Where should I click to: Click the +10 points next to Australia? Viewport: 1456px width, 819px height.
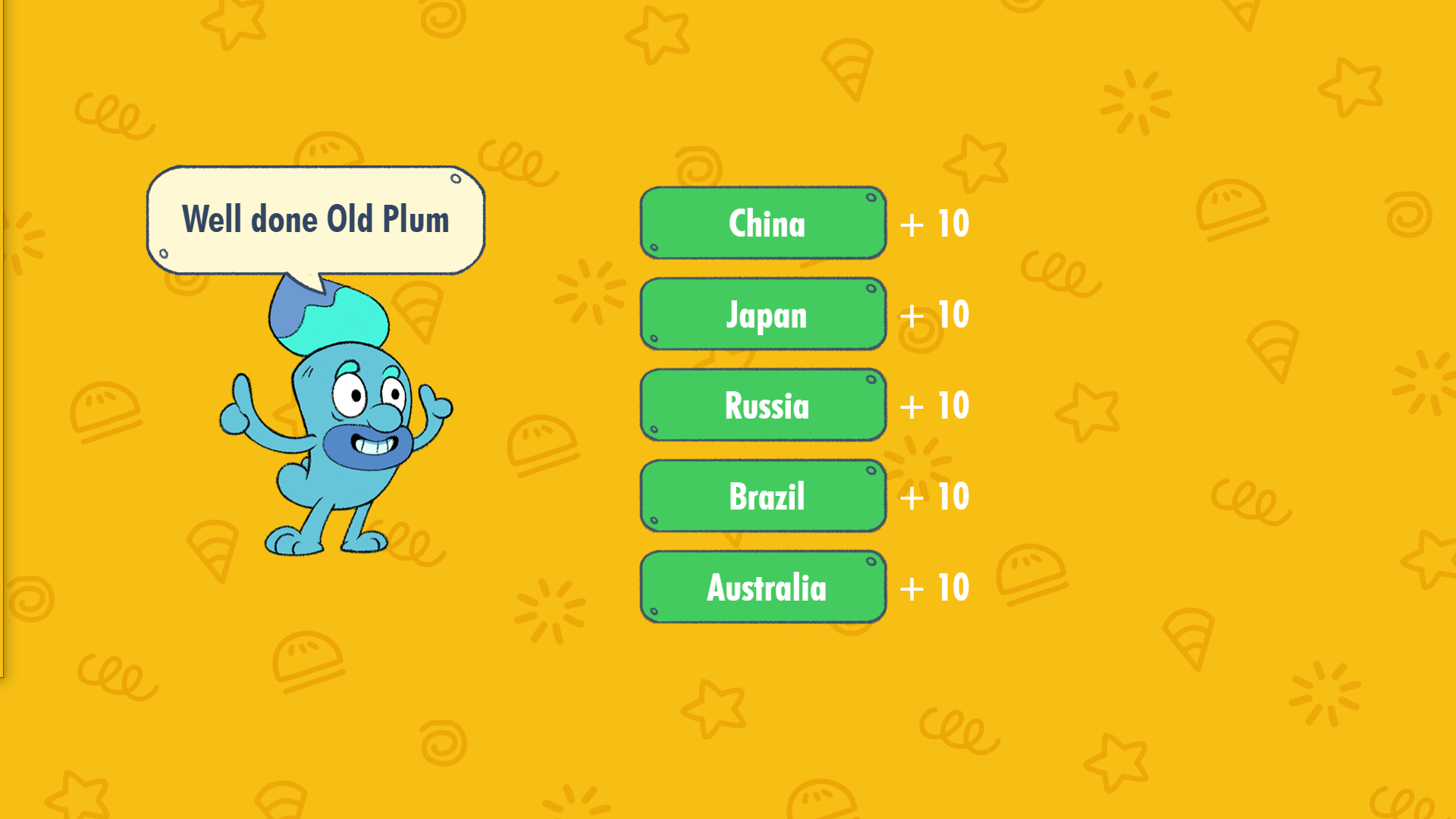(933, 587)
